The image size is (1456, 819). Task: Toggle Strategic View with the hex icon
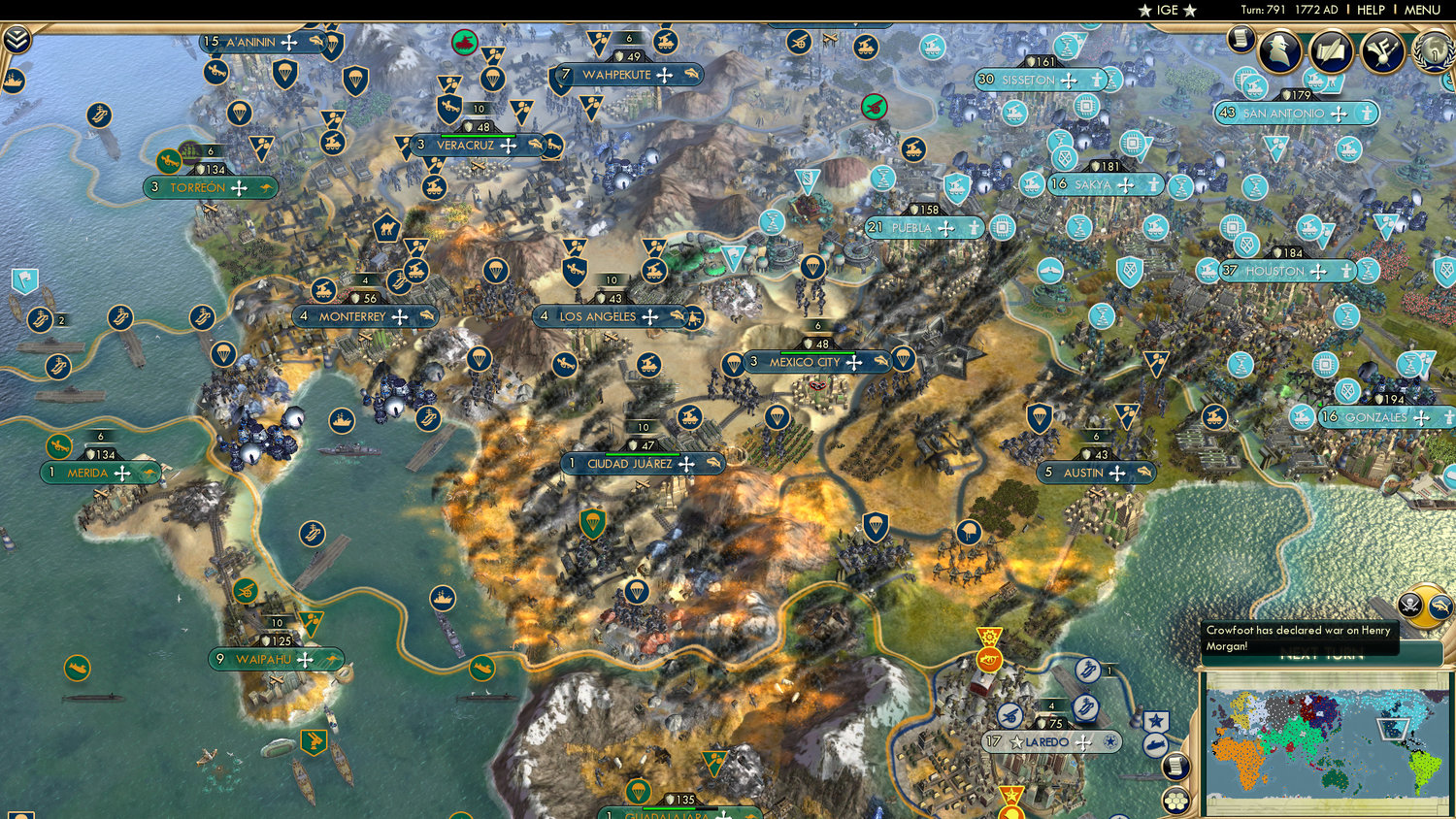point(1176,802)
